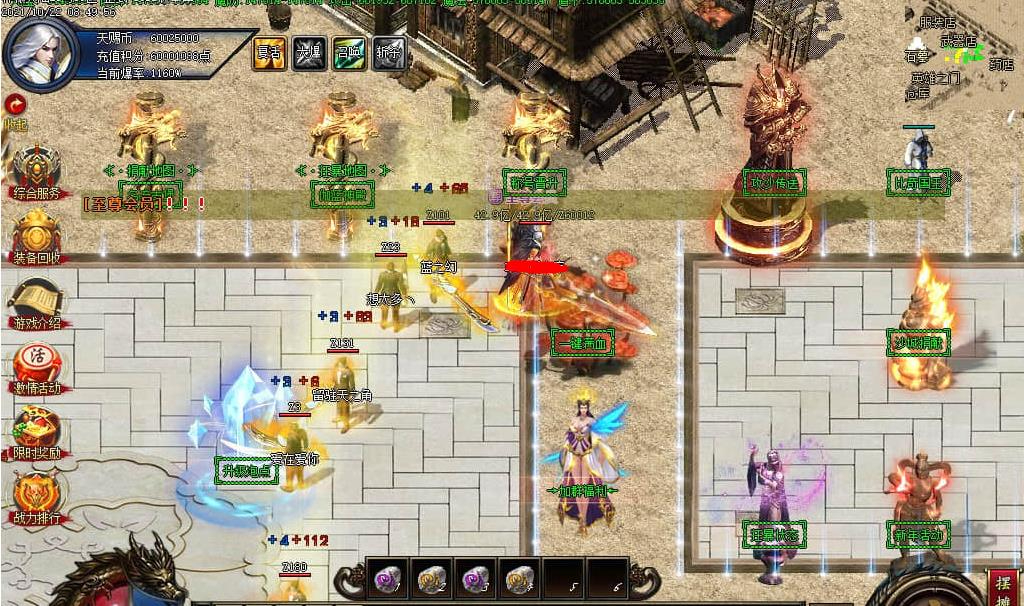The image size is (1024, 606).
Task: Open the 装备回收 equipment recycling menu
Action: [36, 237]
